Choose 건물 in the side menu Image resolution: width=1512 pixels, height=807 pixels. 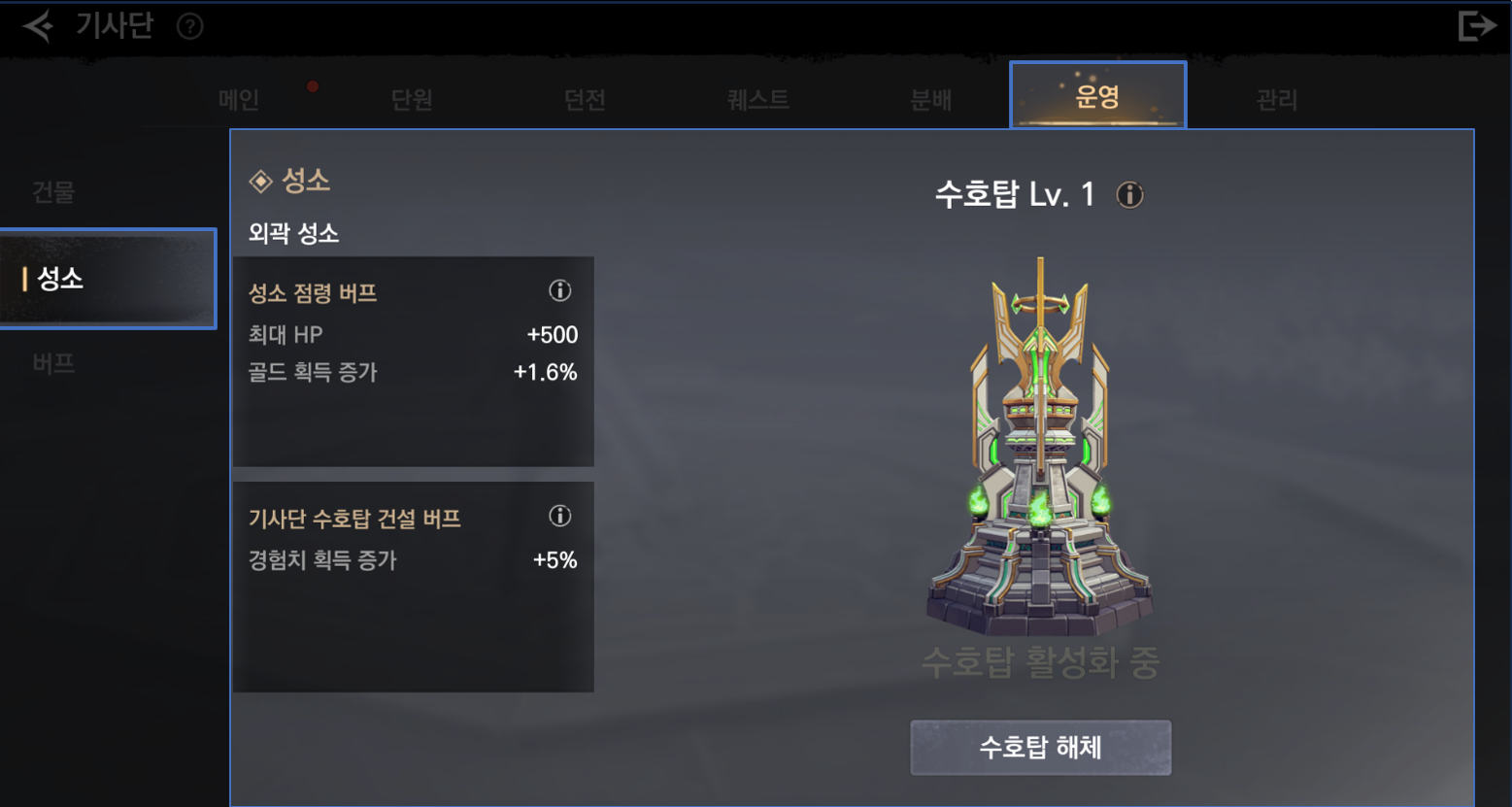pyautogui.click(x=53, y=191)
